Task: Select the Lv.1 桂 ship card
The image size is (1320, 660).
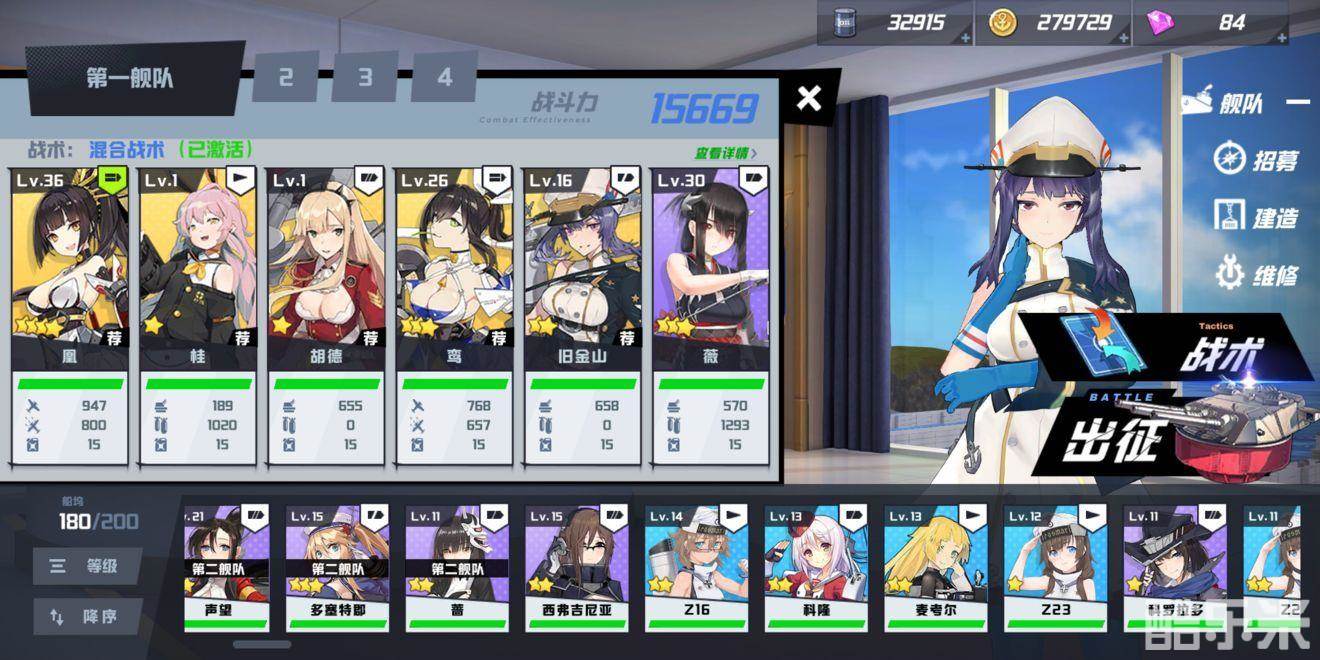Action: (198, 265)
